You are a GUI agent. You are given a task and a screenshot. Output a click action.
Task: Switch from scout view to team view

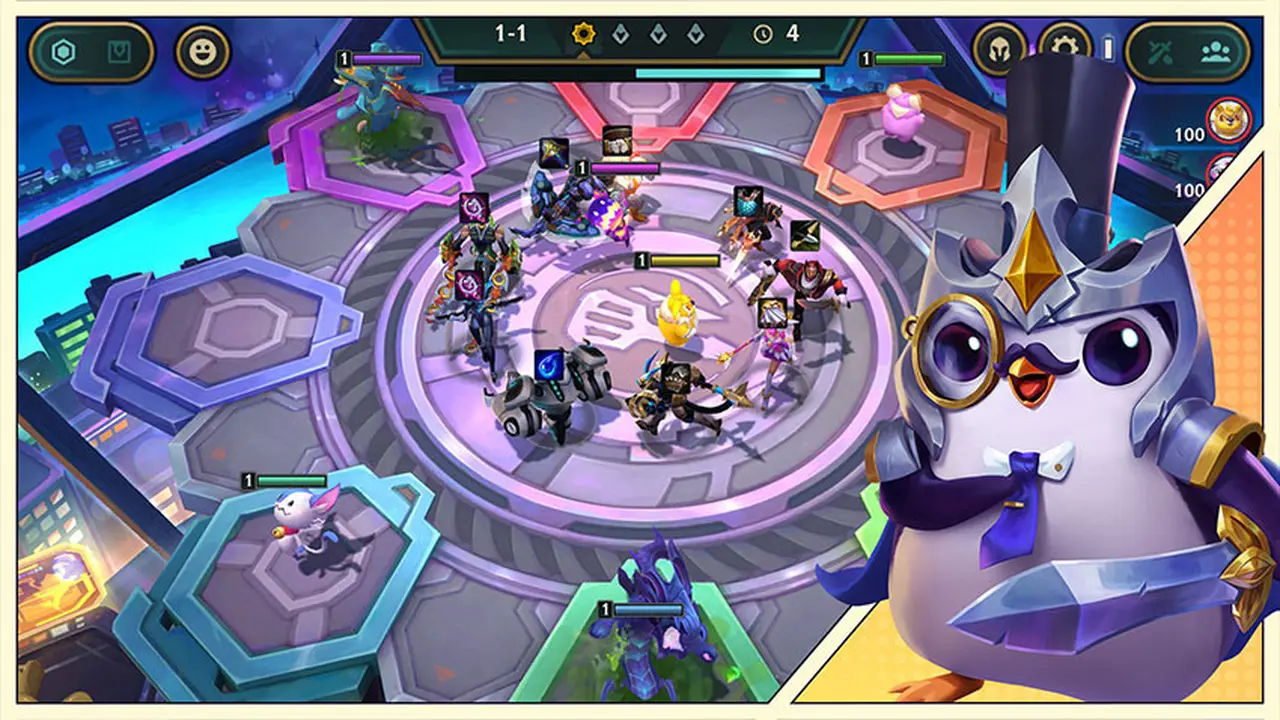click(x=1214, y=52)
